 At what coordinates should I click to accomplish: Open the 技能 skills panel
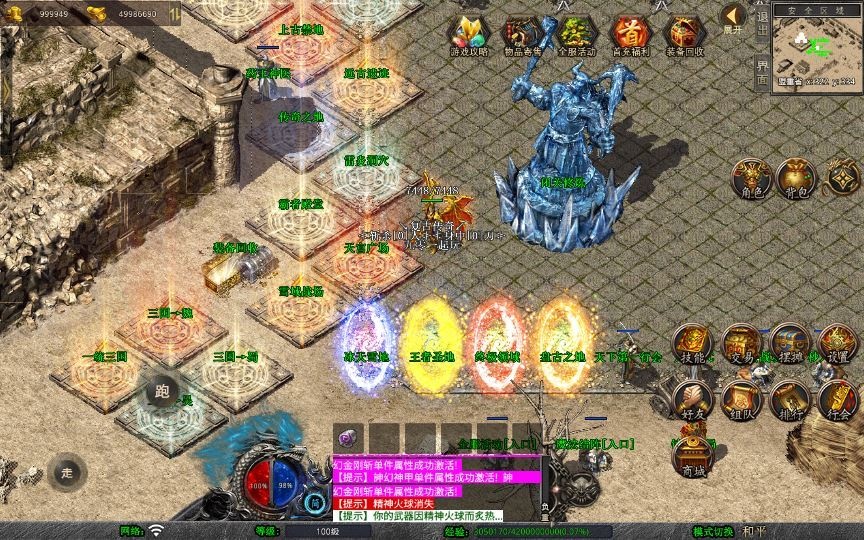click(692, 344)
